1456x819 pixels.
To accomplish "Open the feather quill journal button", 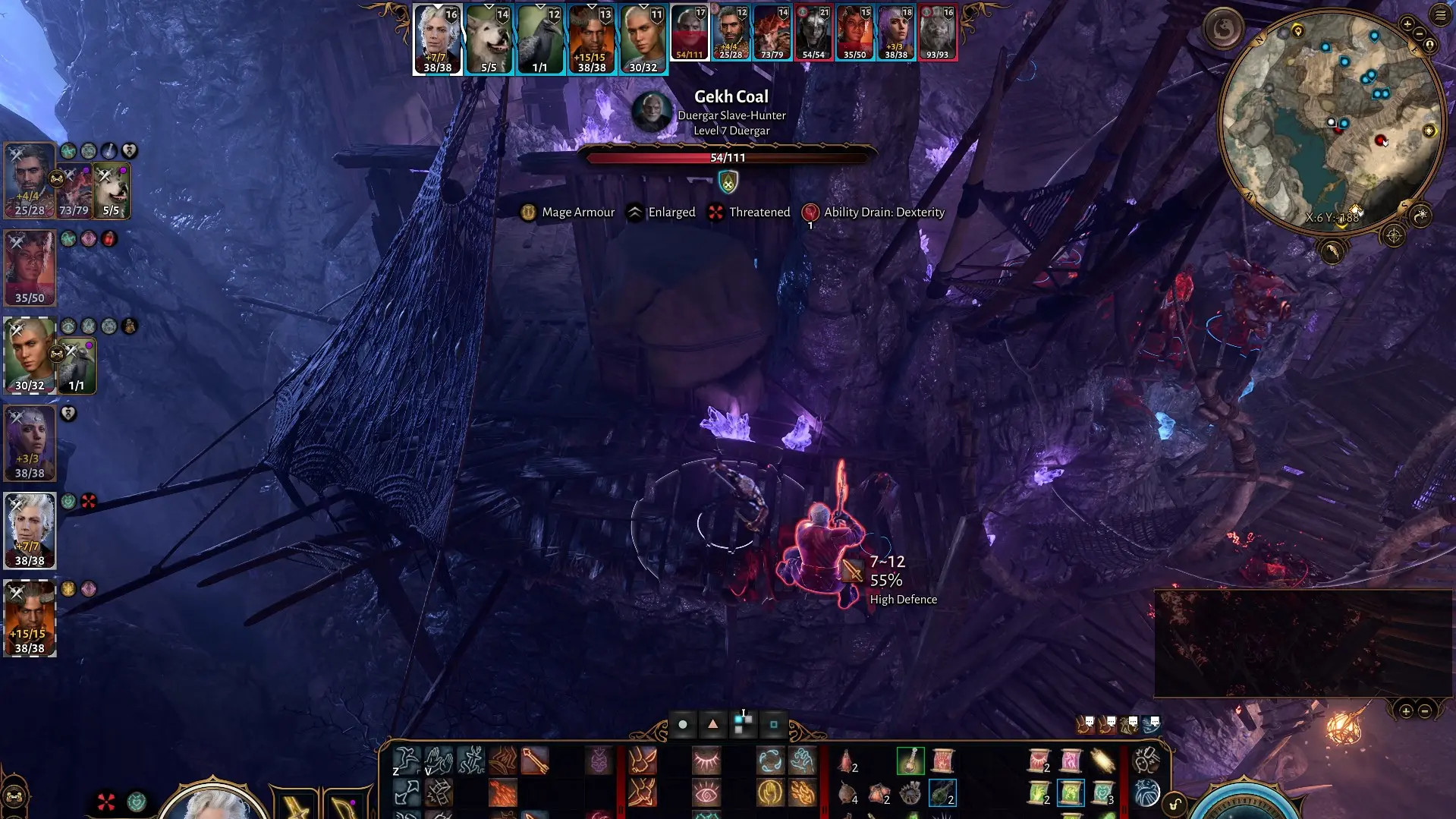I will pos(1332,251).
